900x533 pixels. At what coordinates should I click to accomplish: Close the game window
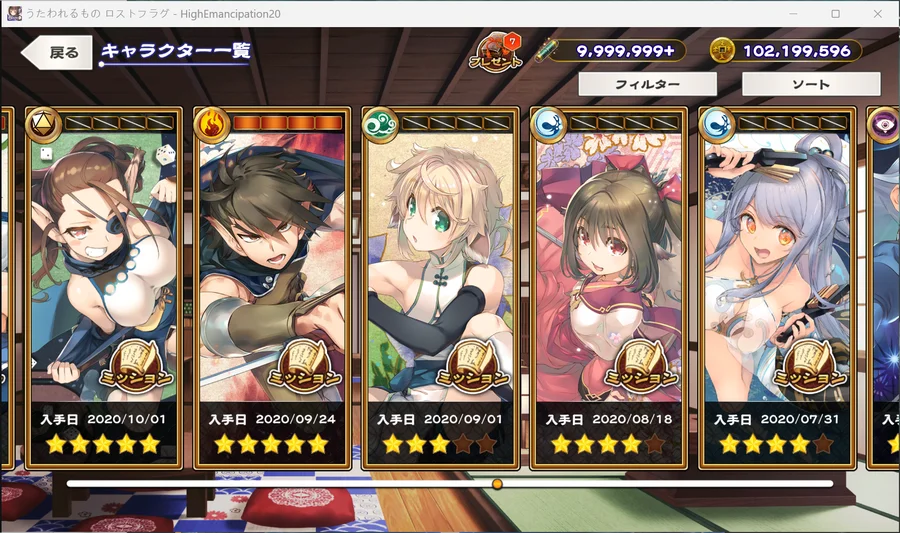[878, 13]
